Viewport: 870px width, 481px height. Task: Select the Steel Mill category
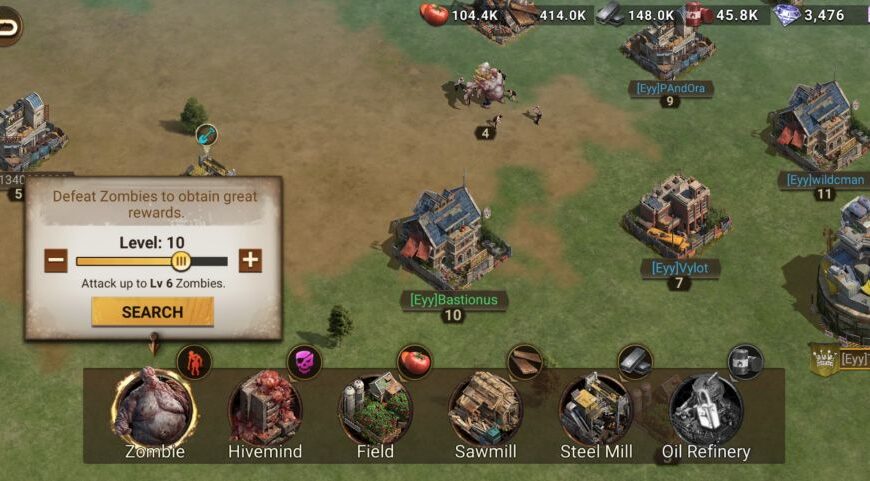point(596,408)
